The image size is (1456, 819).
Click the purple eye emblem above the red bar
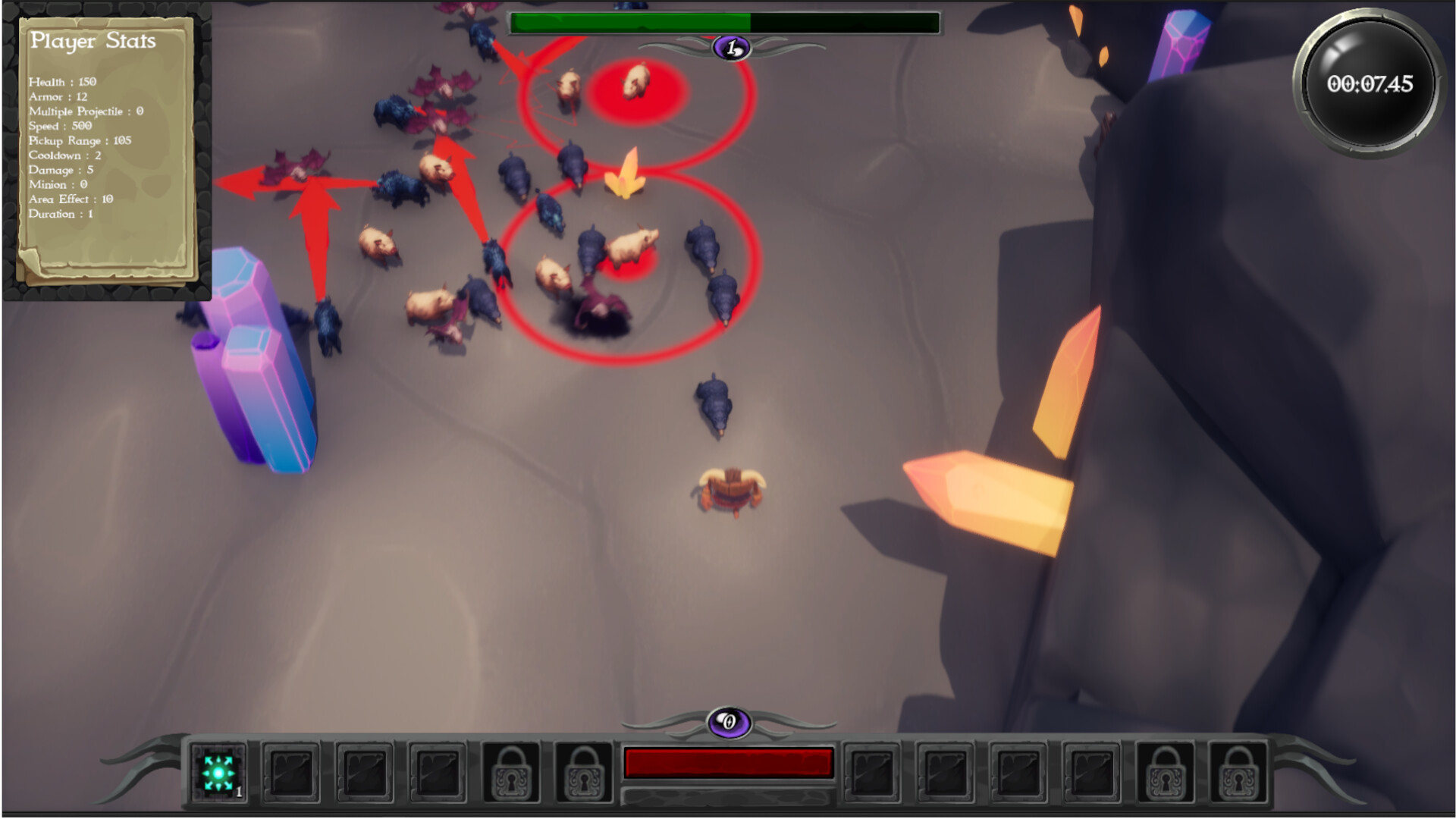click(728, 723)
